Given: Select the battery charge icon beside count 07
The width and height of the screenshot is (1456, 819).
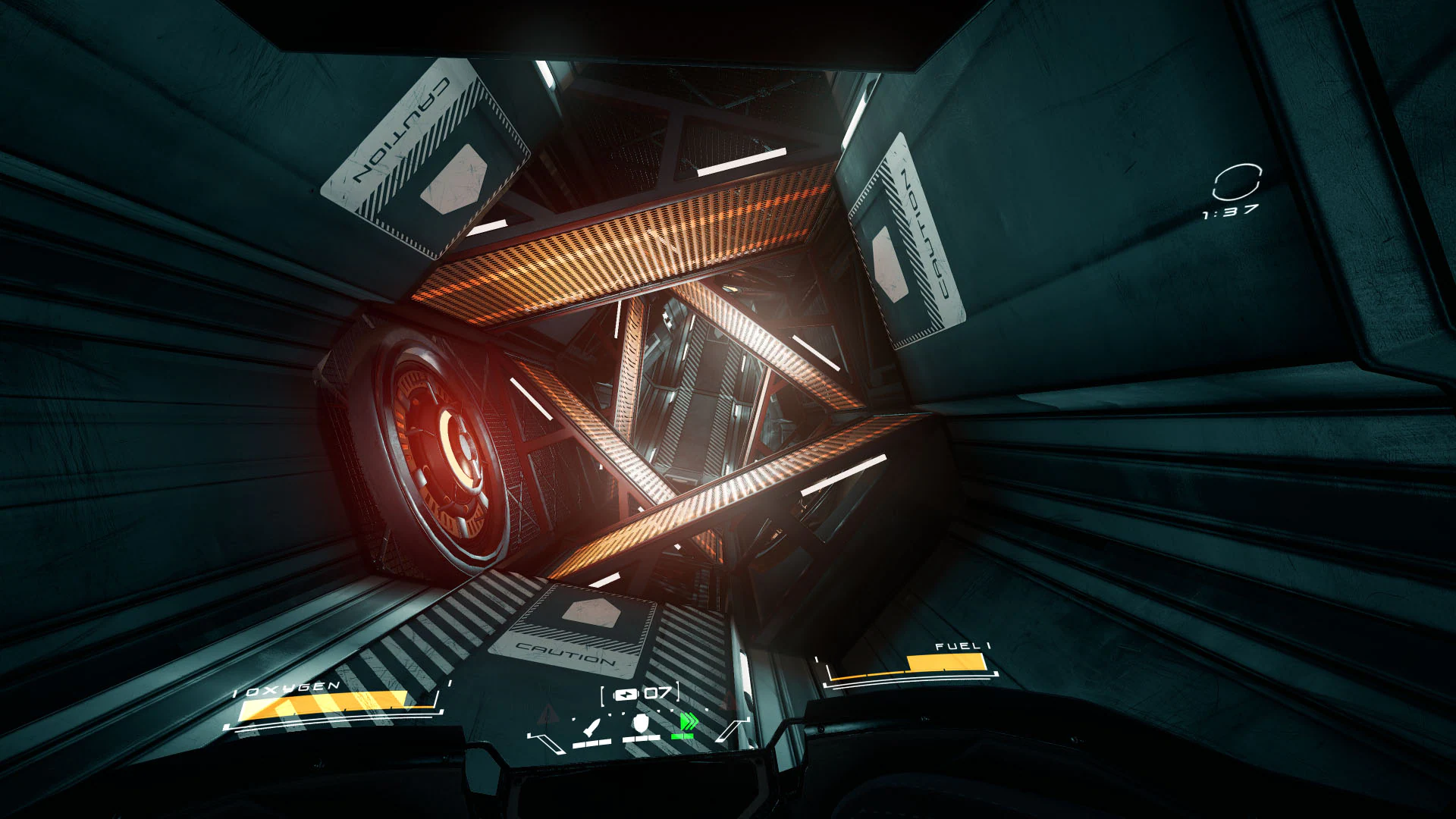Looking at the screenshot, I should (626, 694).
